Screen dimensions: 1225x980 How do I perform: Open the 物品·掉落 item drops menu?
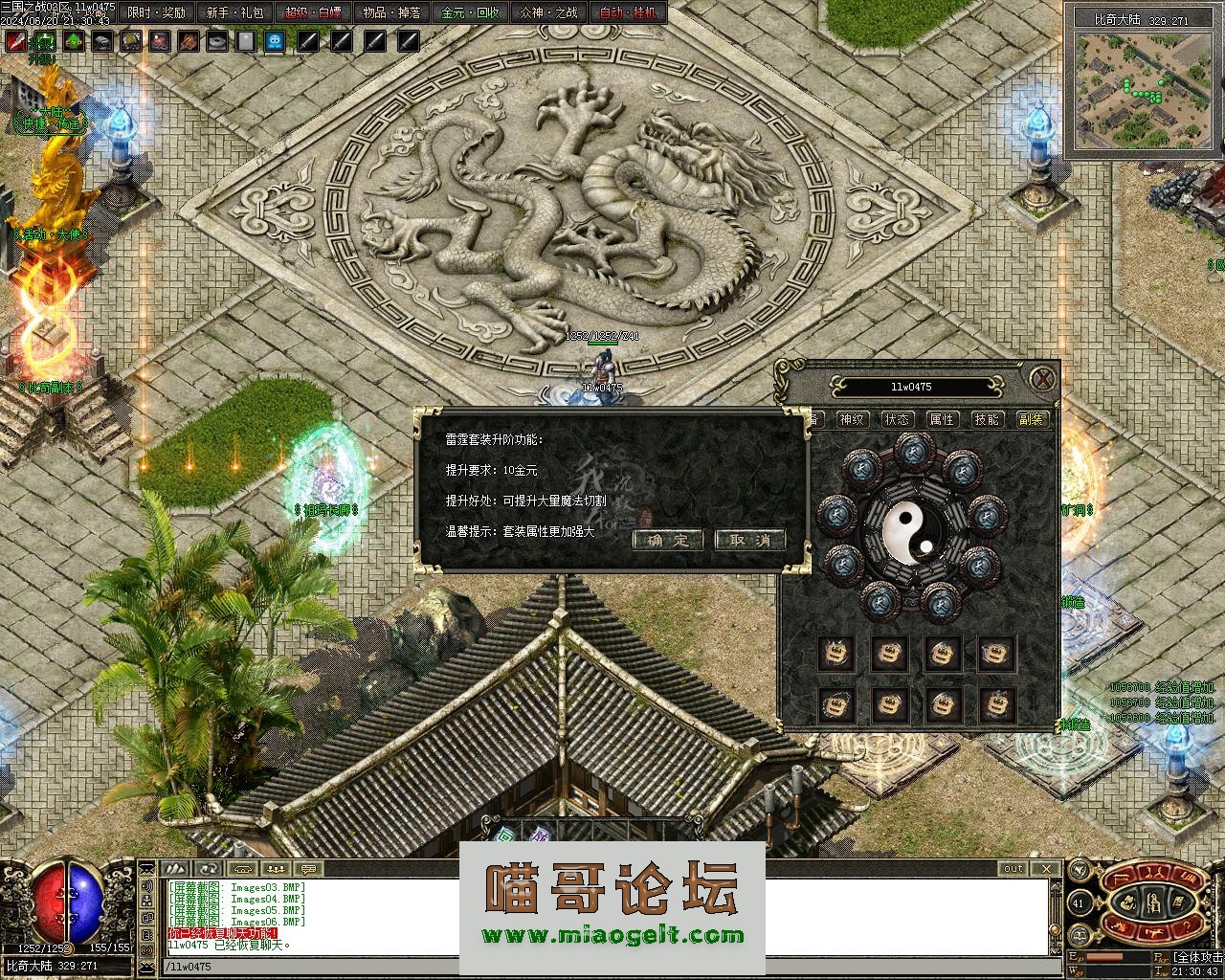coord(392,13)
